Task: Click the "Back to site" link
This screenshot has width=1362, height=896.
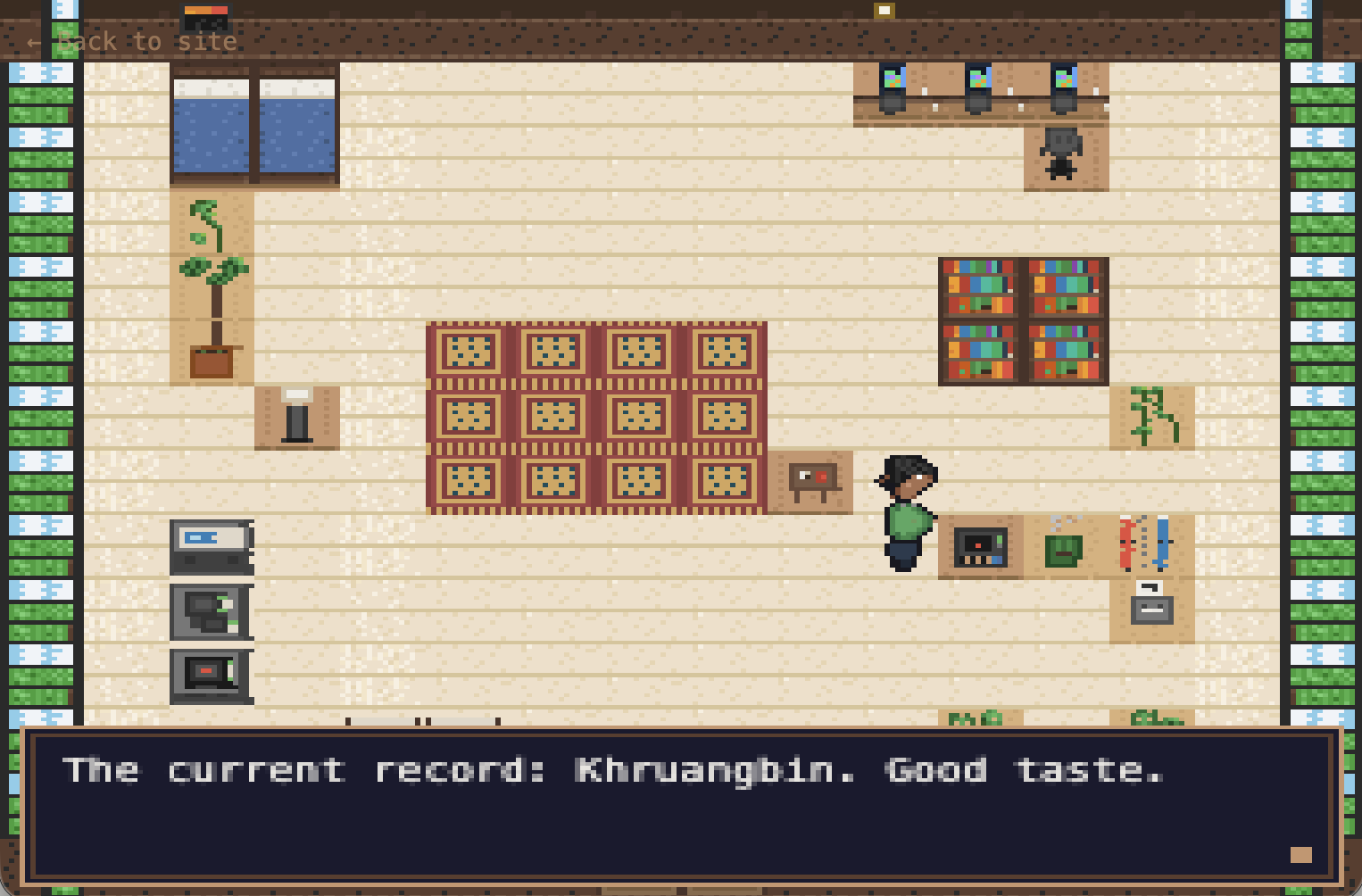Action: [132, 42]
